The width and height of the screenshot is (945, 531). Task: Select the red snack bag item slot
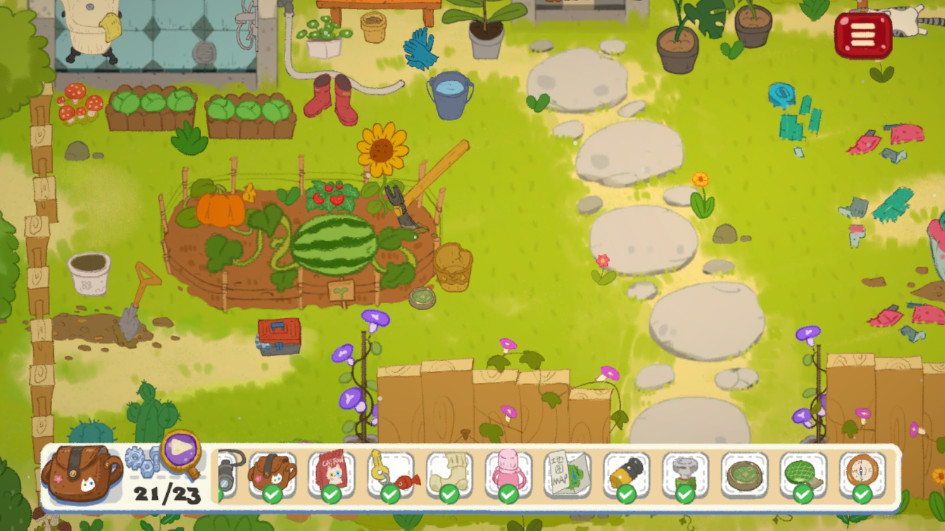click(331, 473)
